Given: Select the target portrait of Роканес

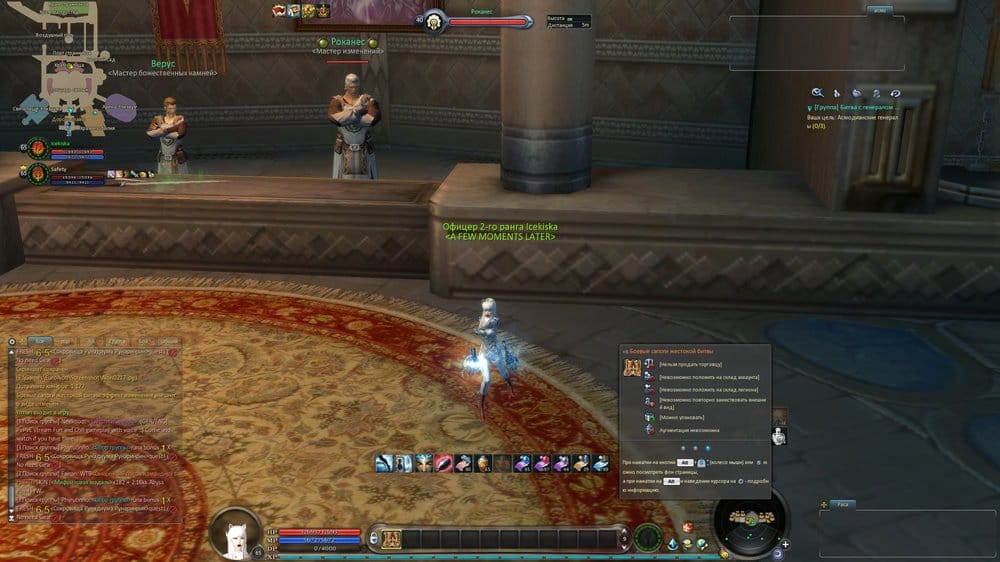Looking at the screenshot, I should tap(435, 21).
